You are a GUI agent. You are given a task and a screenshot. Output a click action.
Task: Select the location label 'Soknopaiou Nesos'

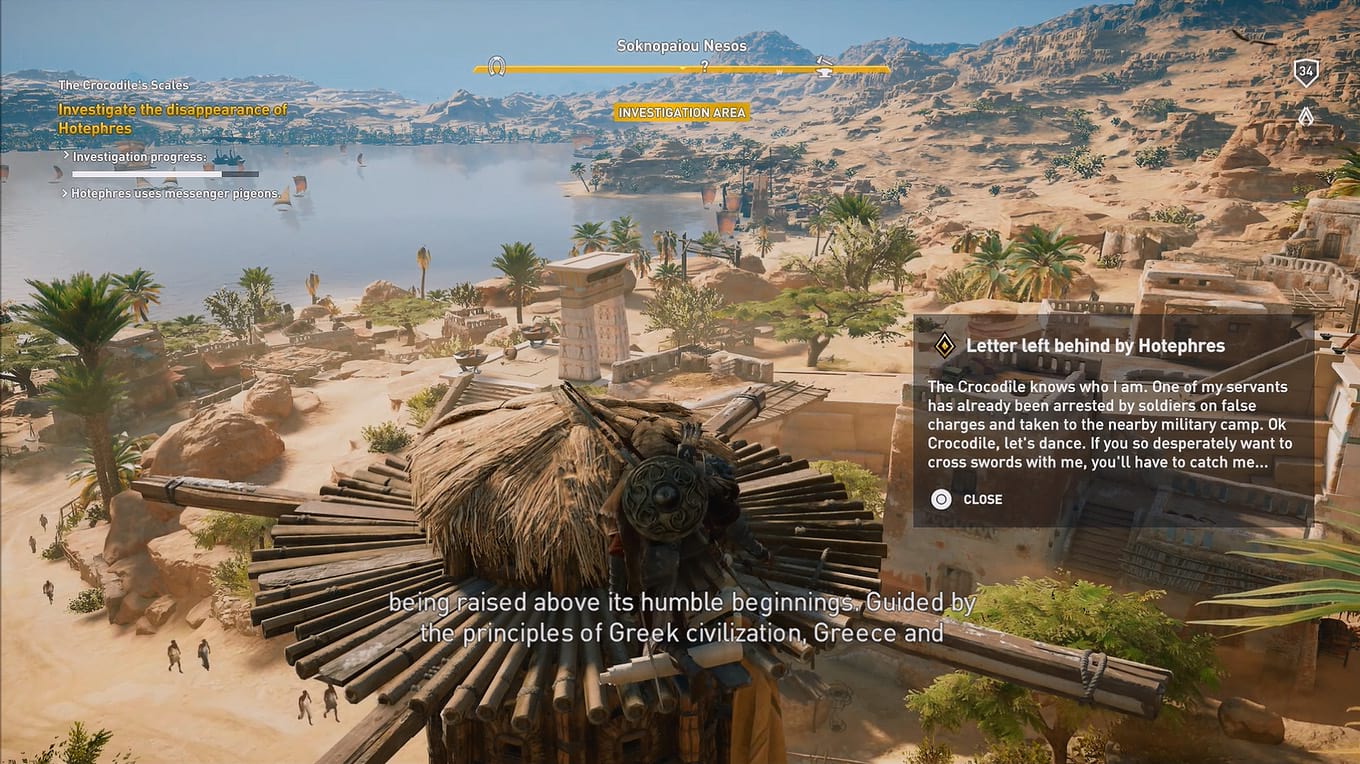(x=681, y=45)
